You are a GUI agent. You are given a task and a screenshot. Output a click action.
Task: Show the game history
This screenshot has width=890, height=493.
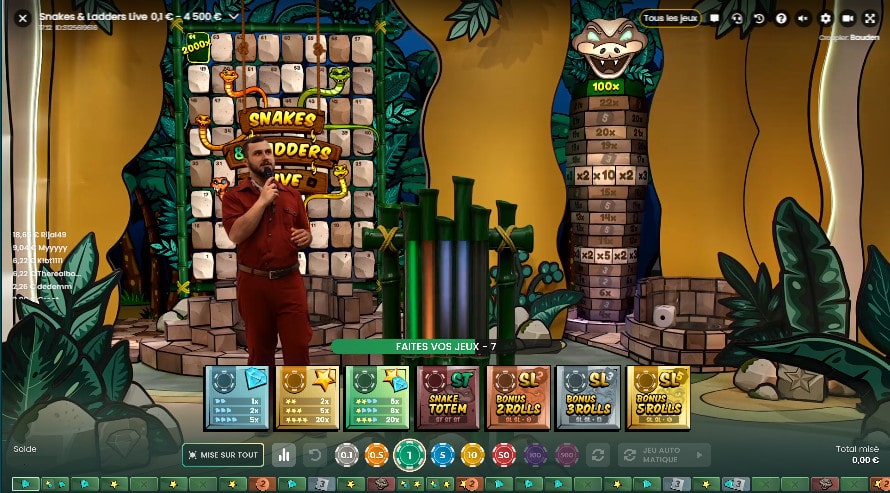759,18
